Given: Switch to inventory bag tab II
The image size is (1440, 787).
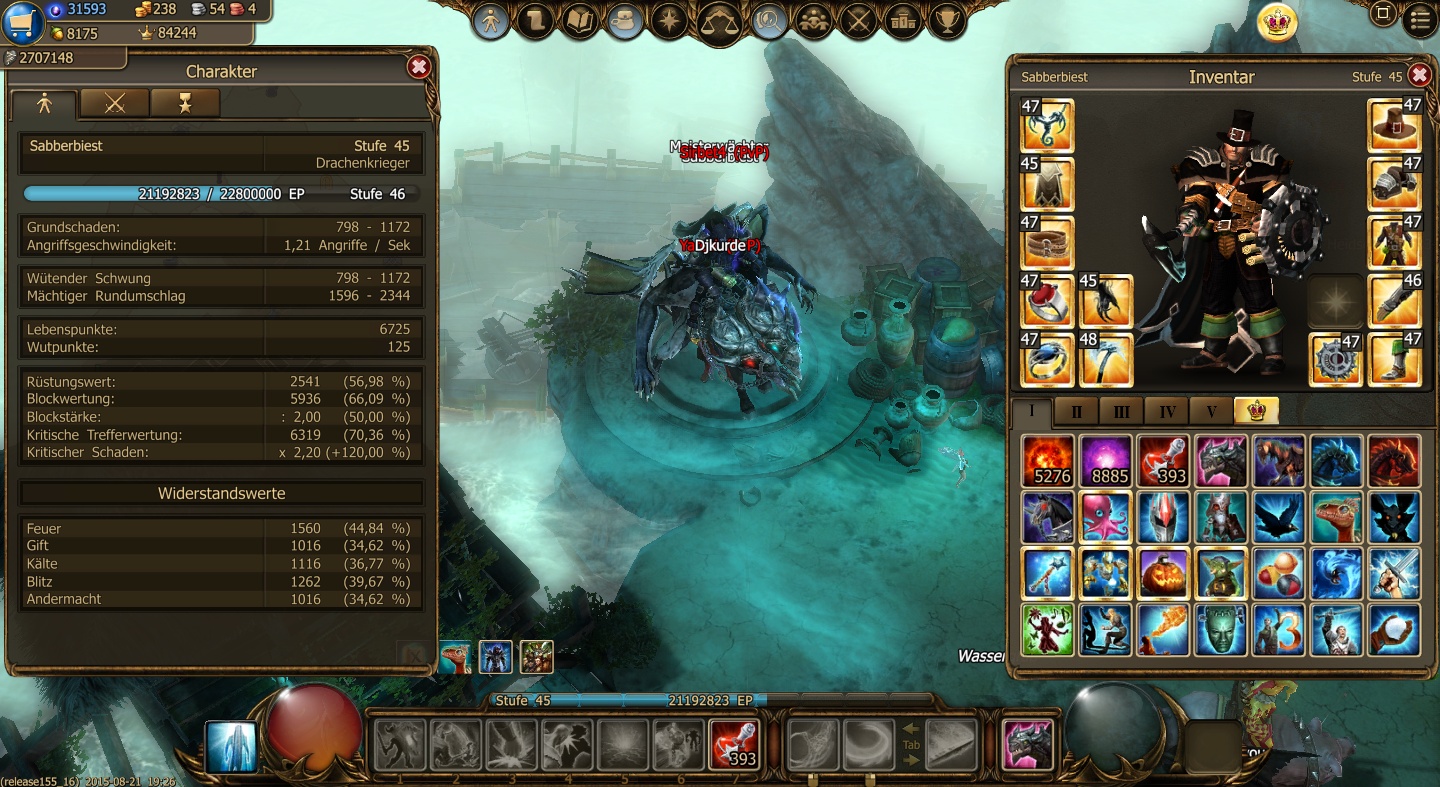Looking at the screenshot, I should (x=1077, y=411).
